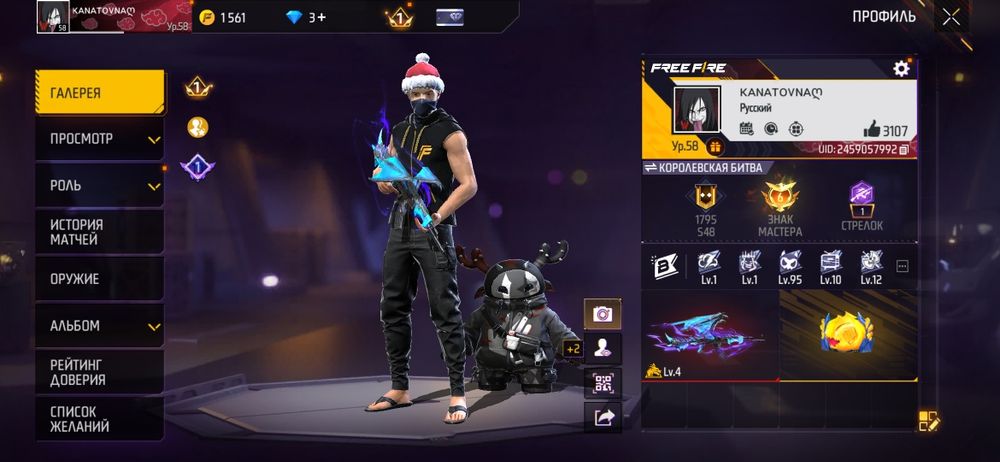Screen dimensions: 1000x462
Task: Select the Lv.4 weapon skin thumbnail
Action: tap(709, 337)
